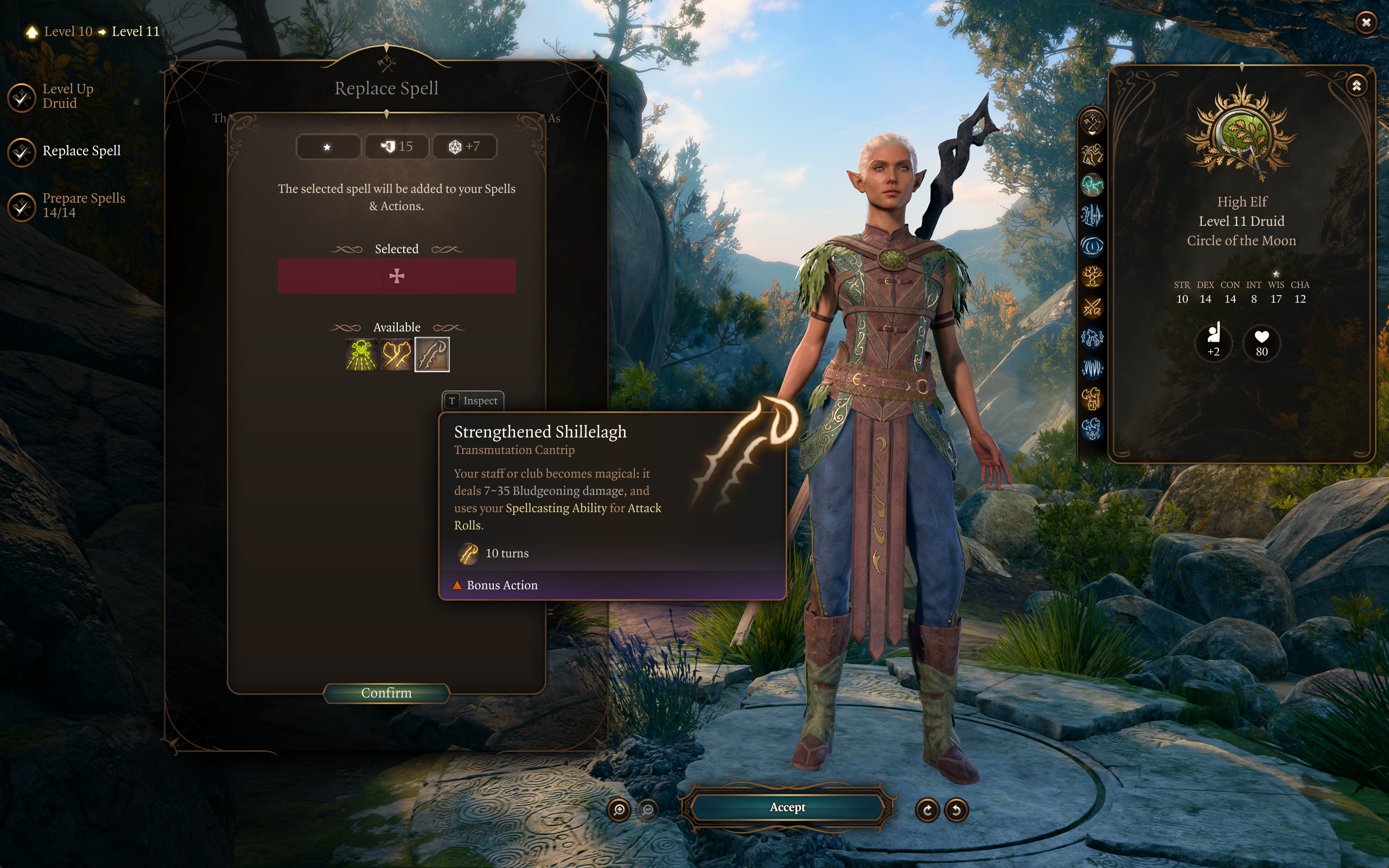Rotate the character counterclockwise
This screenshot has width=1389, height=868.
[x=956, y=810]
